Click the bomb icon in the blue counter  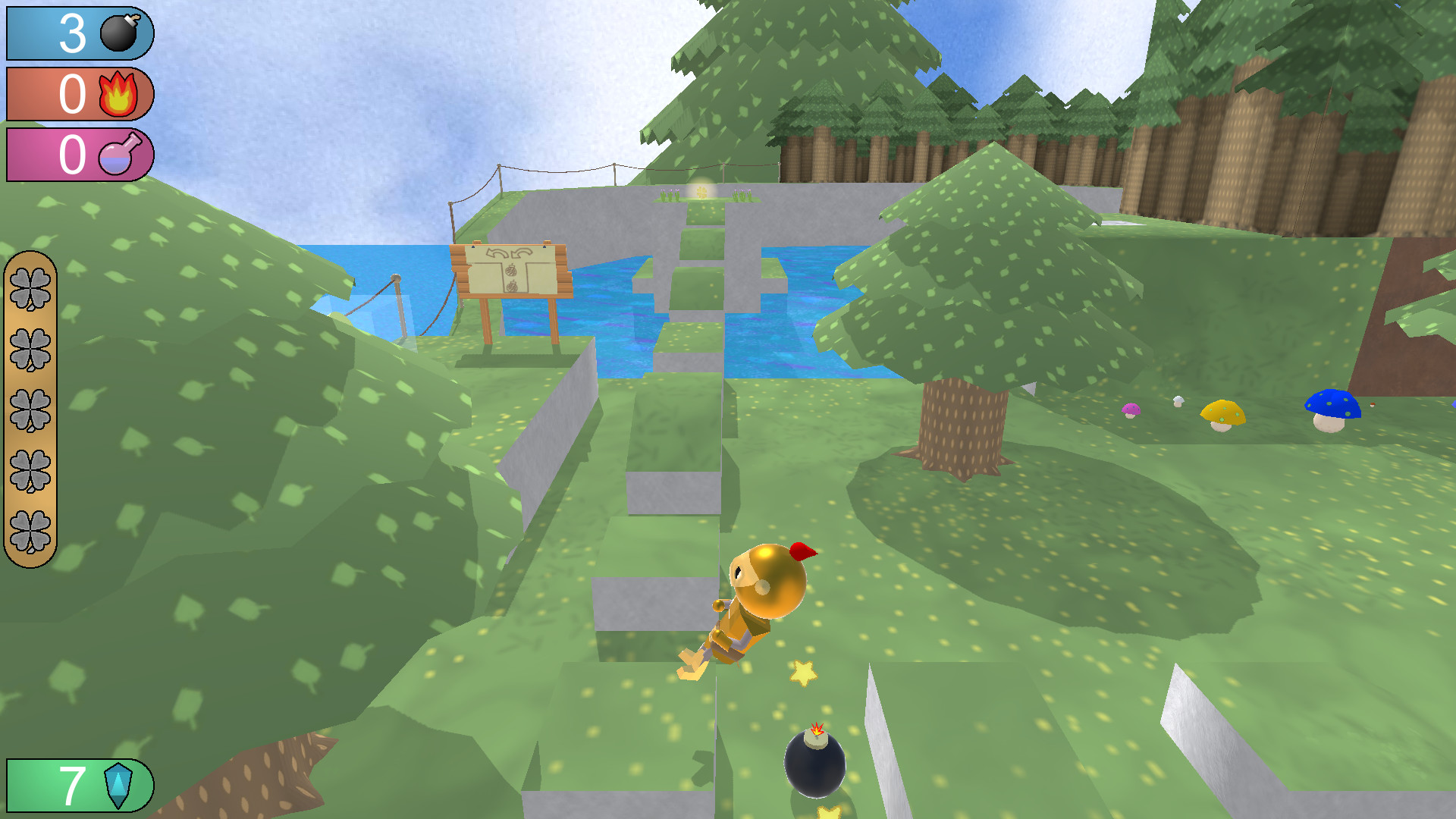pos(118,34)
